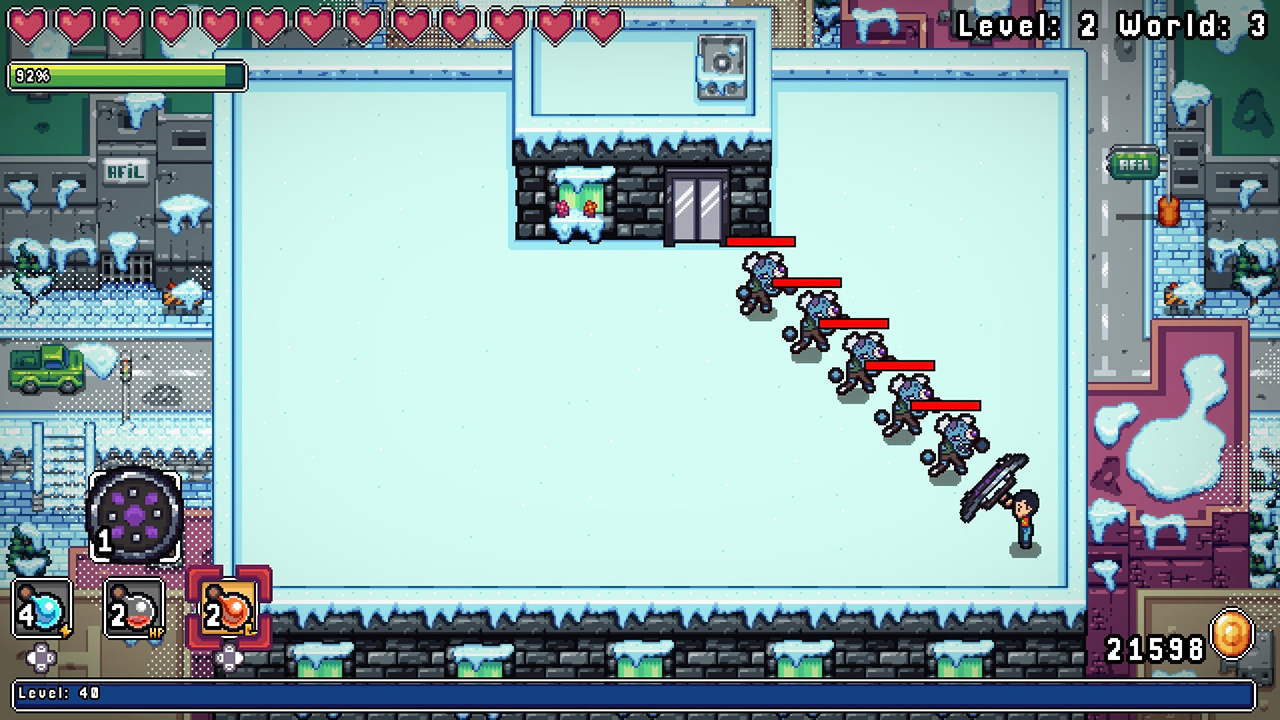Click the purple saw blade item icon

pyautogui.click(x=137, y=513)
